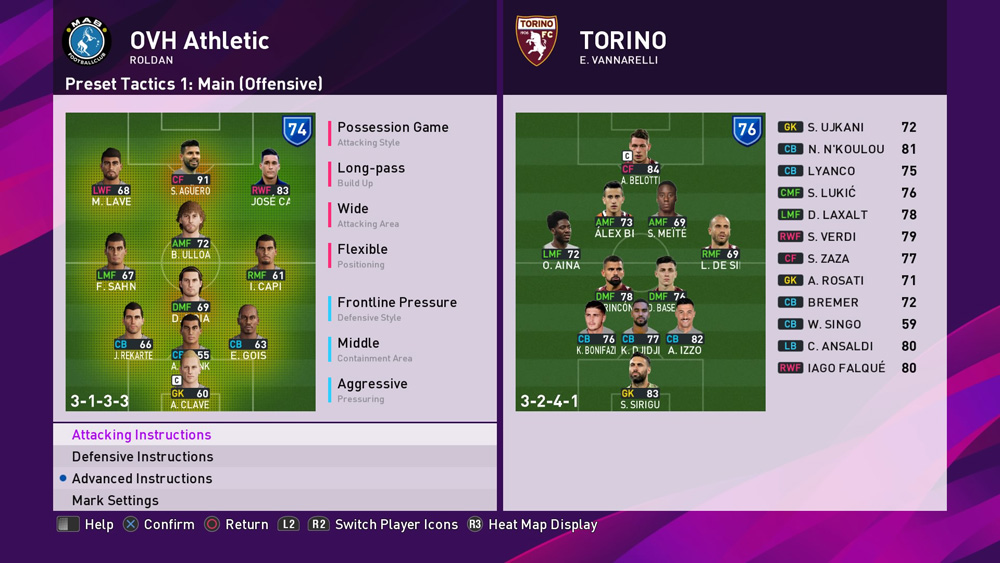This screenshot has width=1000, height=563.
Task: Select Aggressive pressuring setting
Action: tap(372, 384)
